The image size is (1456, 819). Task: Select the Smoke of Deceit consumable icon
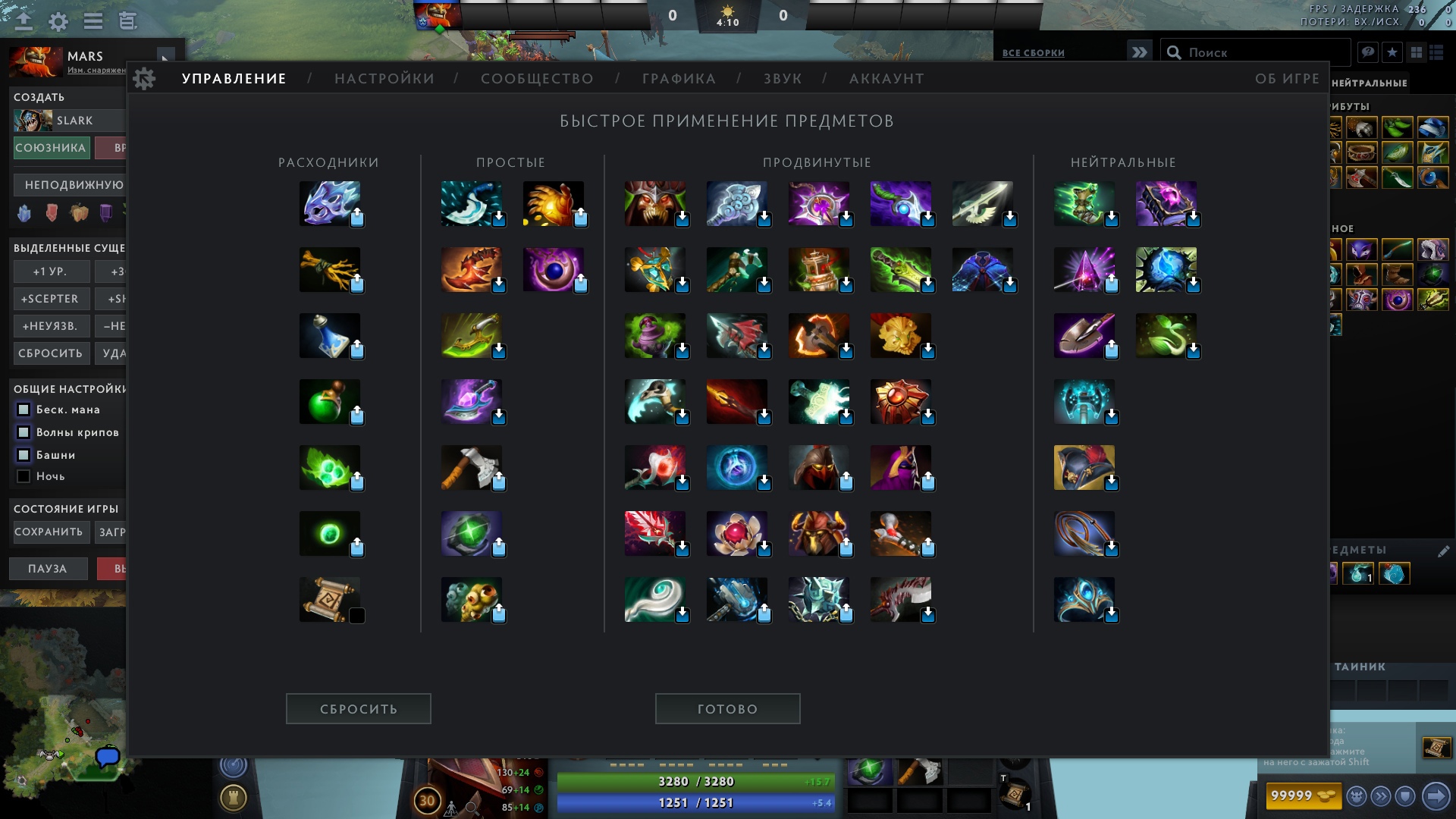tap(330, 202)
